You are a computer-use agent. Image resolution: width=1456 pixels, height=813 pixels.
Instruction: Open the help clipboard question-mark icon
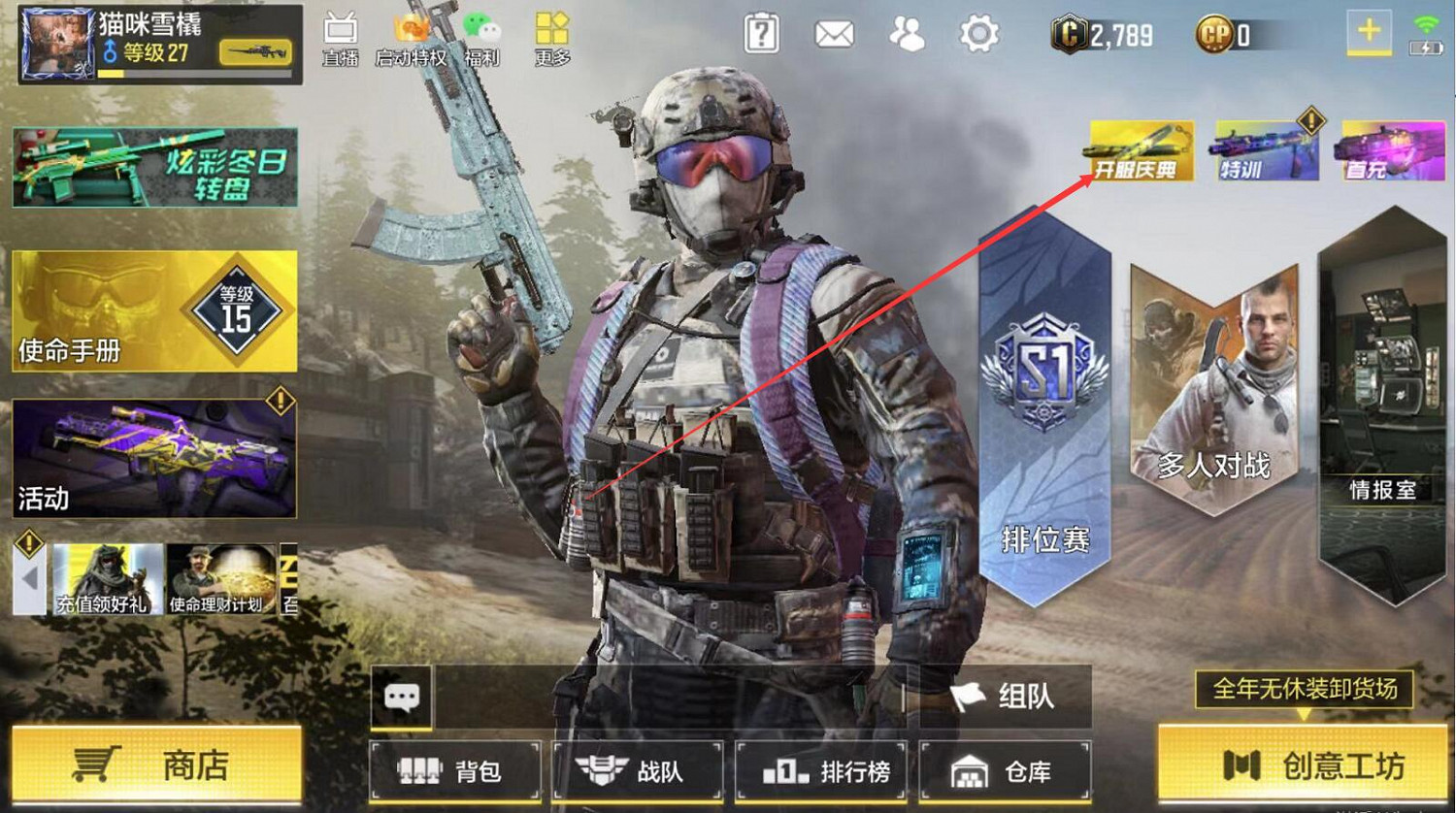point(763,32)
